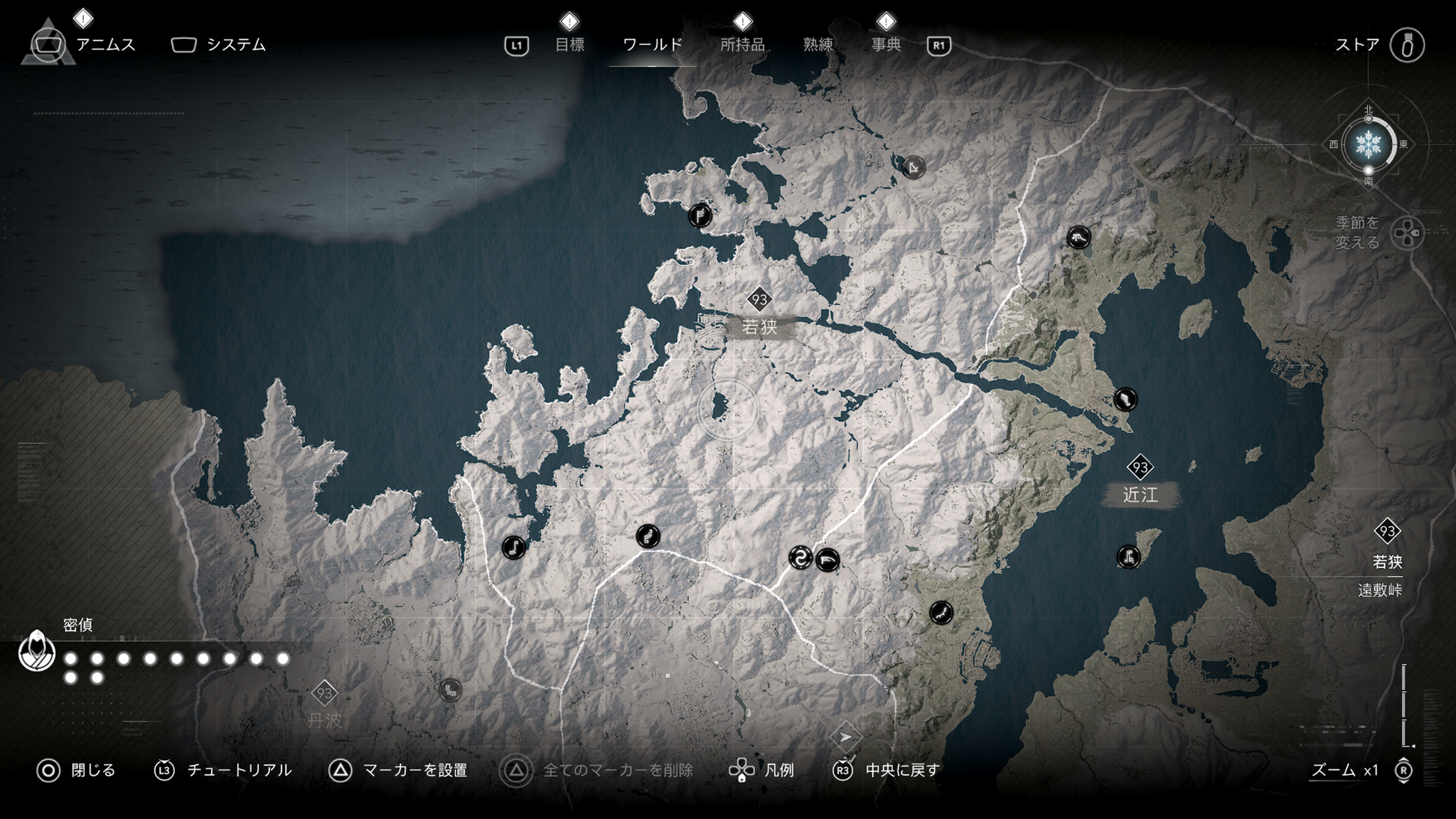Go to the 熟練 (Mastery) tab
Viewport: 1456px width, 819px height.
(818, 45)
